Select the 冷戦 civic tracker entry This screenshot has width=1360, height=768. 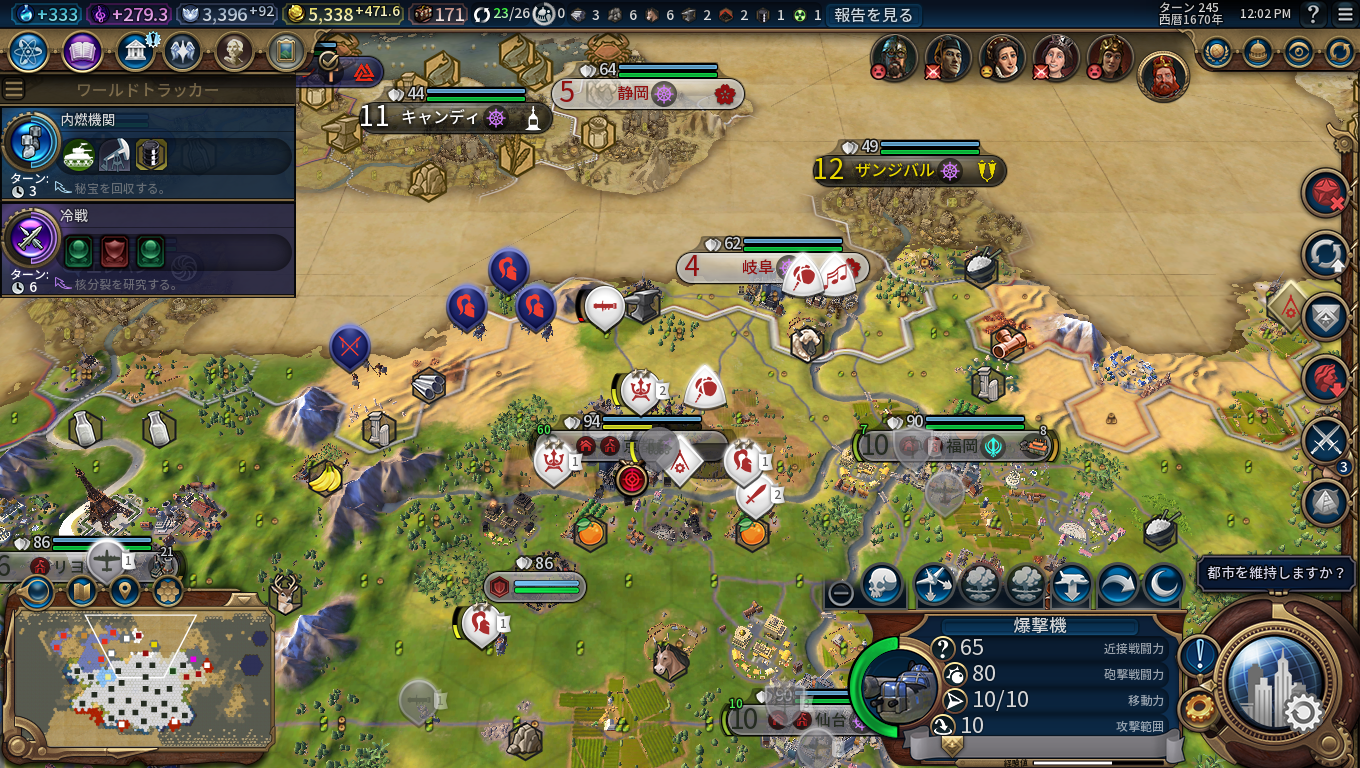(x=148, y=248)
